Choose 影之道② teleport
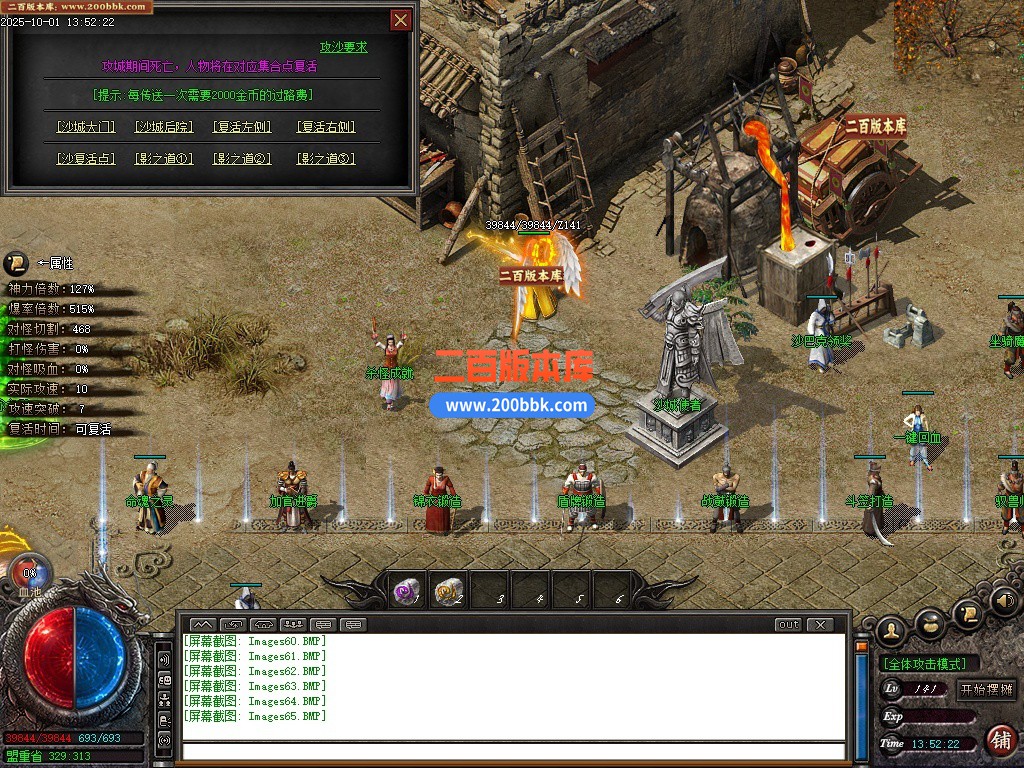 point(242,158)
